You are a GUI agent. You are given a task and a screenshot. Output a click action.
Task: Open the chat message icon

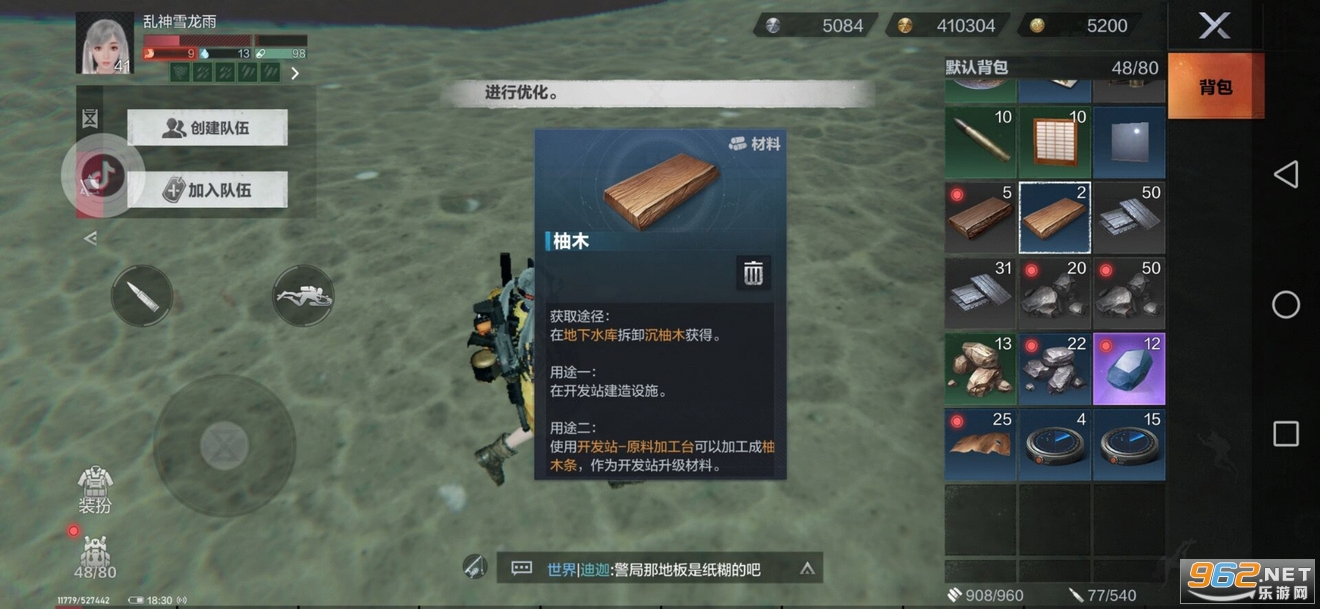tap(521, 569)
